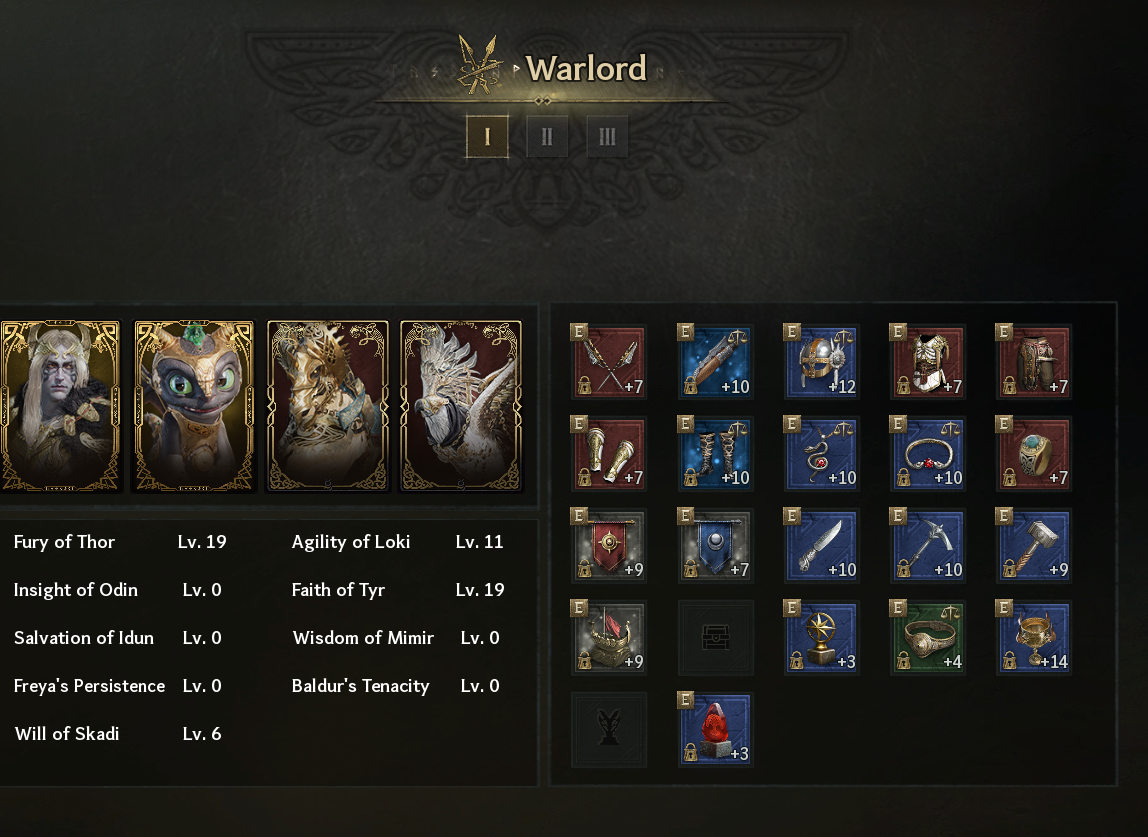Screen dimensions: 1148x837
Task: Select the +9 hammer slot
Action: coord(1034,546)
